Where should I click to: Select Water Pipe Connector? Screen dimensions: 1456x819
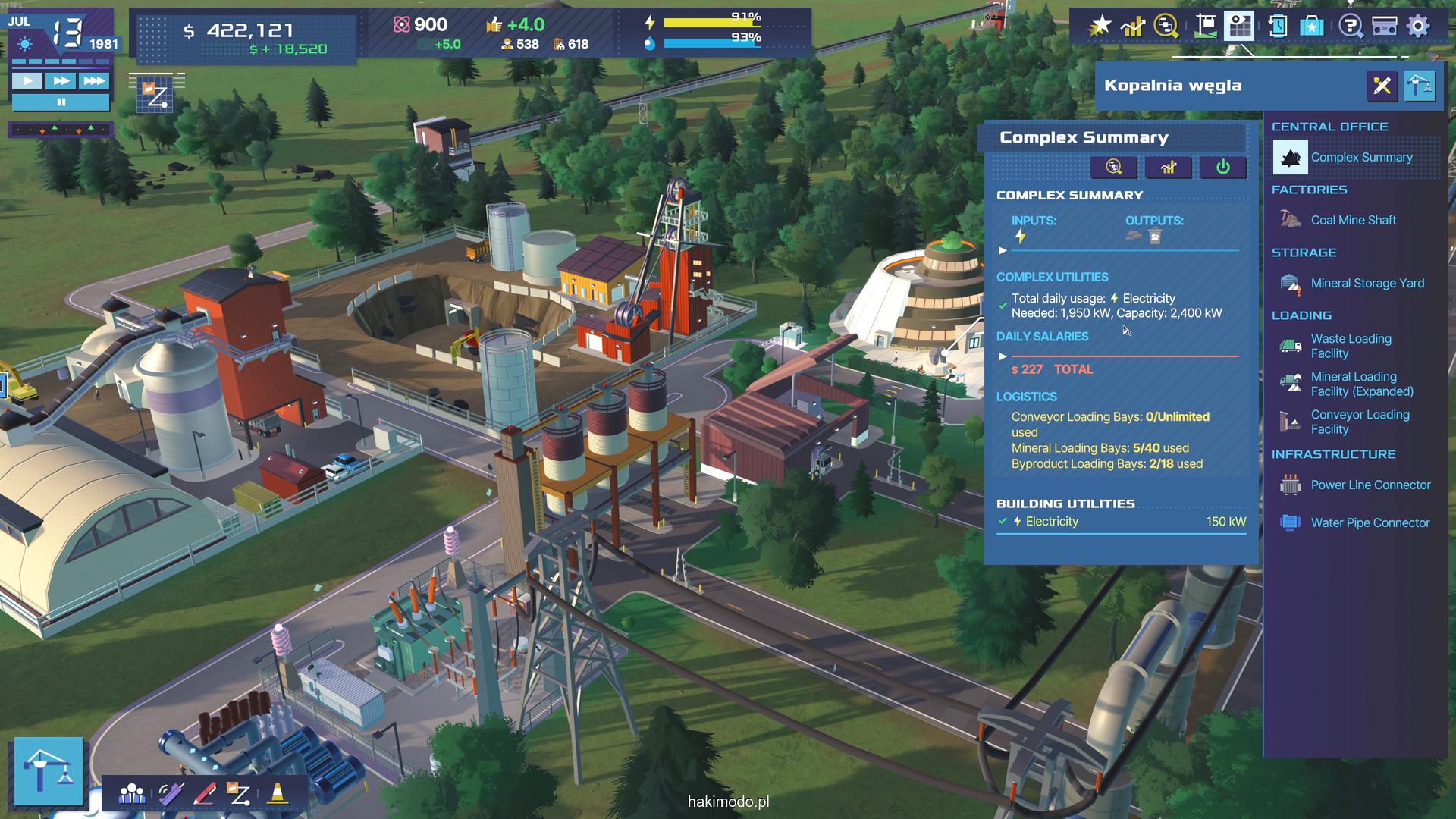[1370, 522]
